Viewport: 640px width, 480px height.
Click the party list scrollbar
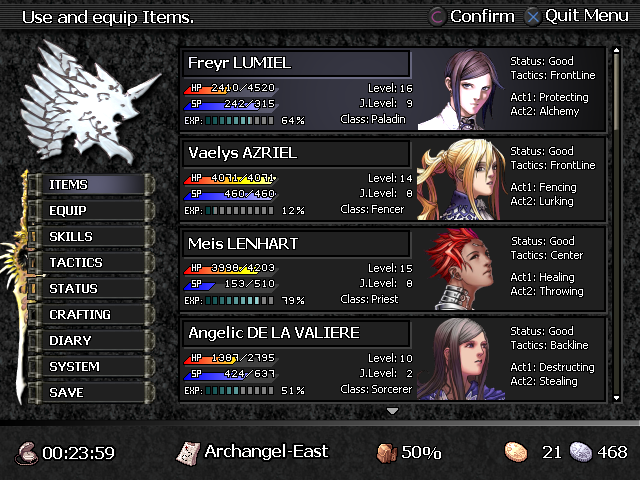pyautogui.click(x=617, y=225)
